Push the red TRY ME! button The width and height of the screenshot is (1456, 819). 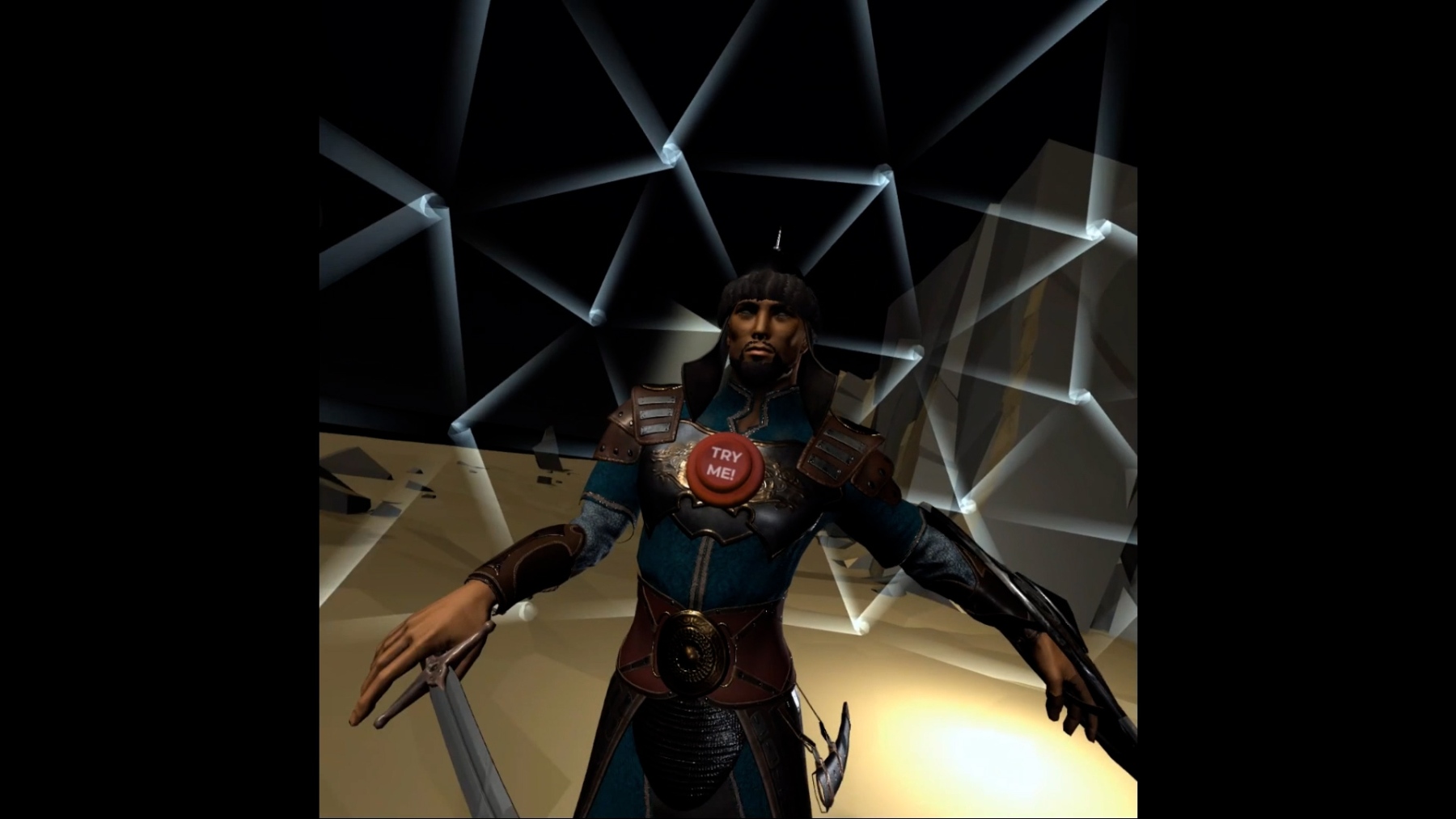pos(725,466)
